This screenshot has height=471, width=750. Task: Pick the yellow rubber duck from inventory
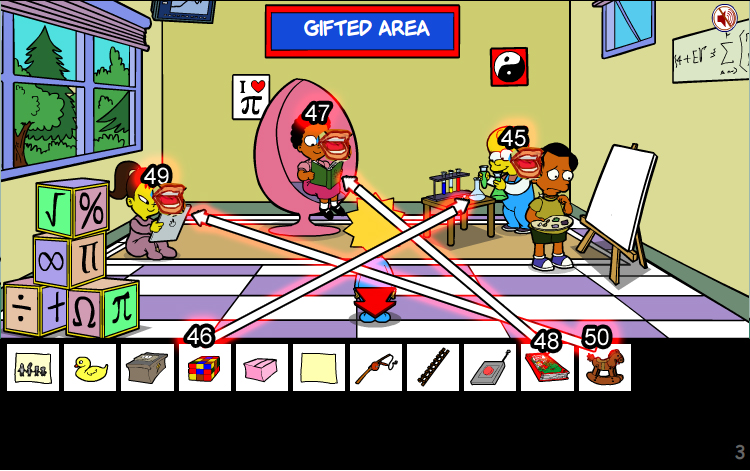tap(90, 368)
